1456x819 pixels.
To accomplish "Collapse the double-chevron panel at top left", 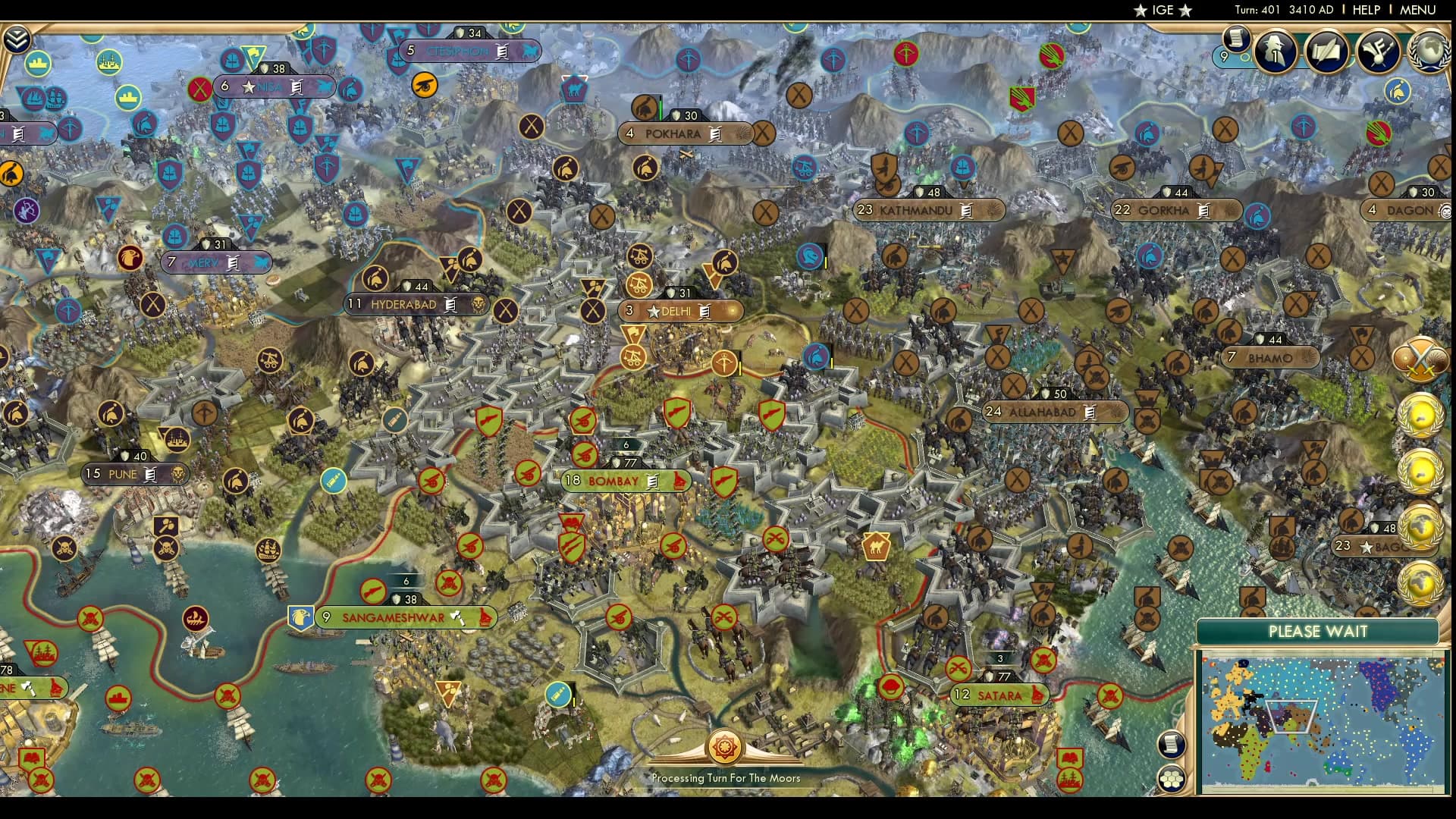I will pyautogui.click(x=17, y=36).
